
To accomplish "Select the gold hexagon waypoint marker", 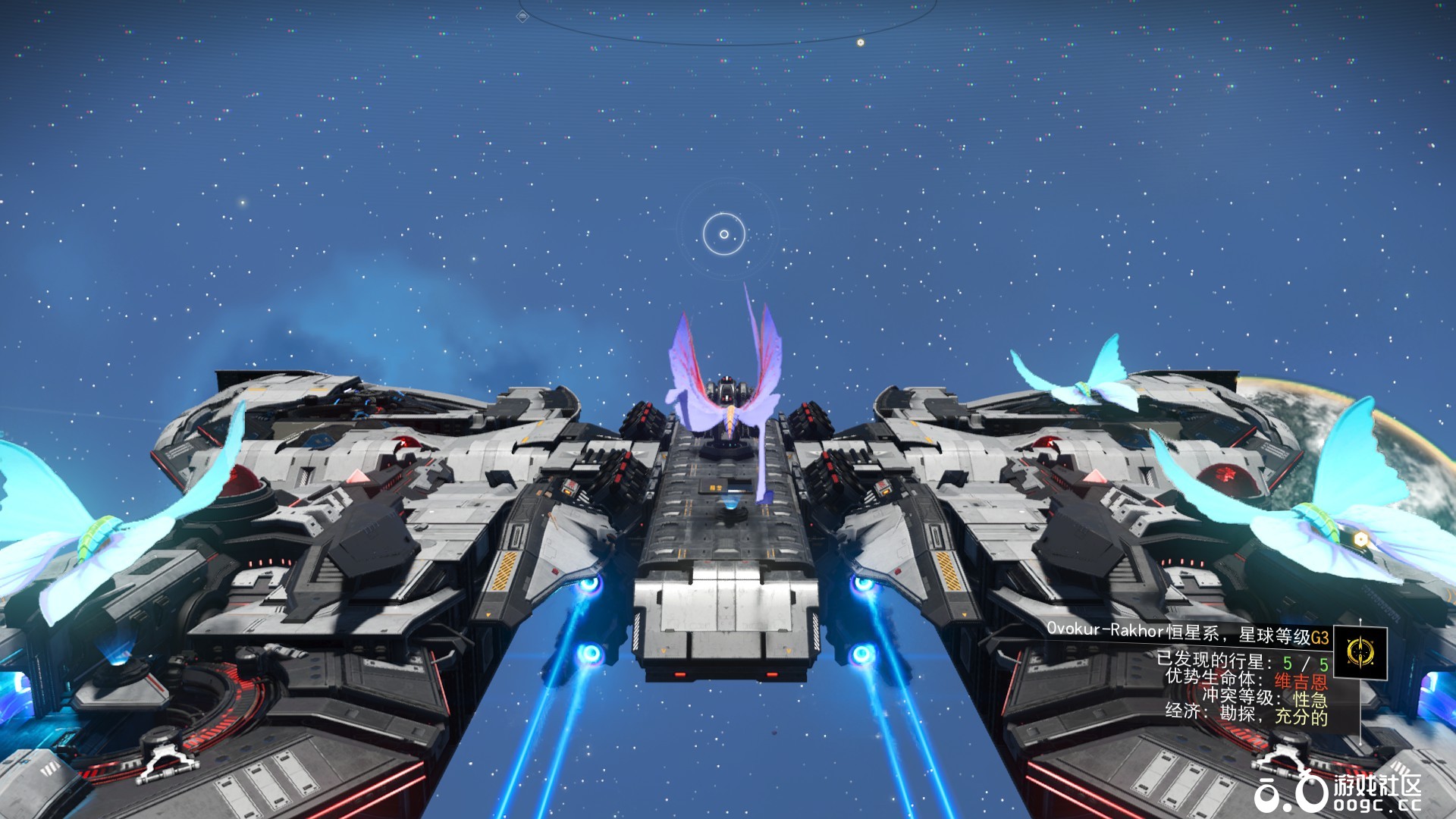I will [x=1361, y=538].
